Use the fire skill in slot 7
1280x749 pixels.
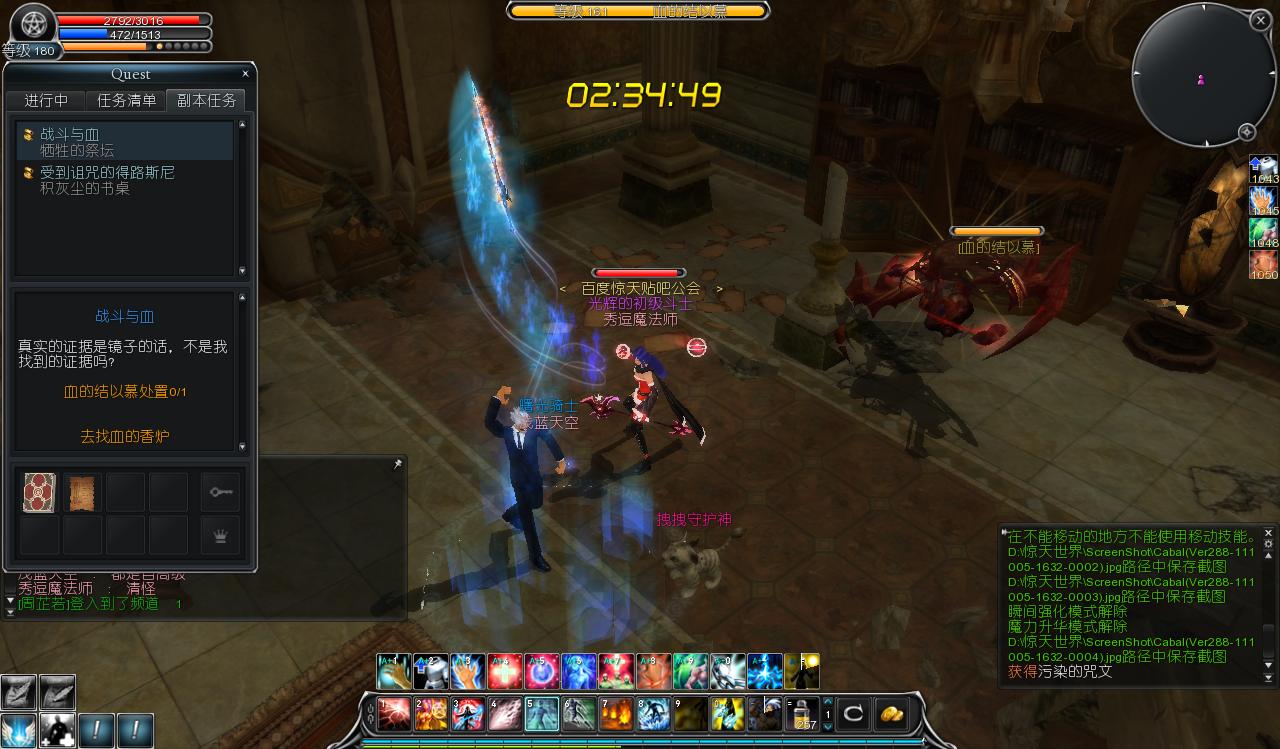pyautogui.click(x=617, y=714)
